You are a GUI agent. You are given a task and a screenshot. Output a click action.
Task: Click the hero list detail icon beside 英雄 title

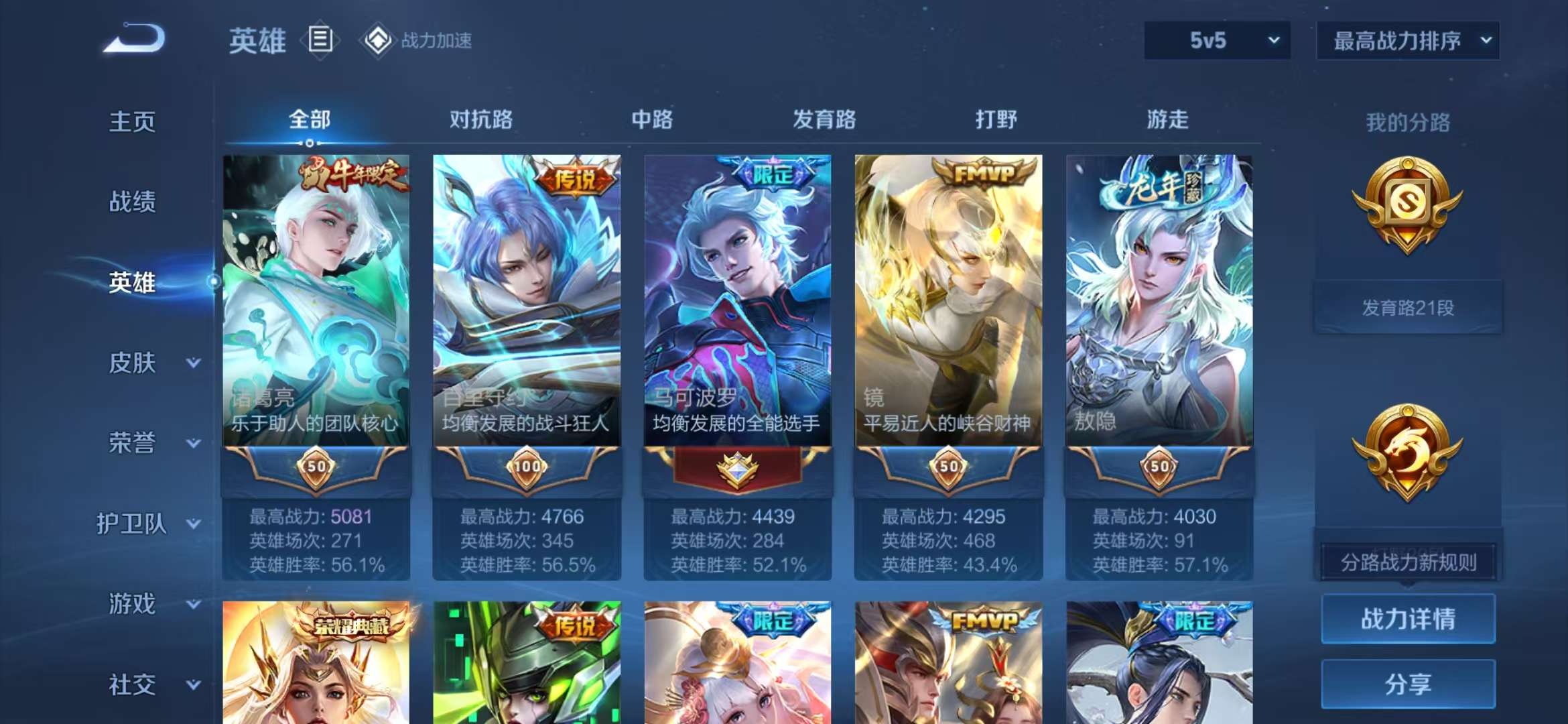[x=321, y=40]
